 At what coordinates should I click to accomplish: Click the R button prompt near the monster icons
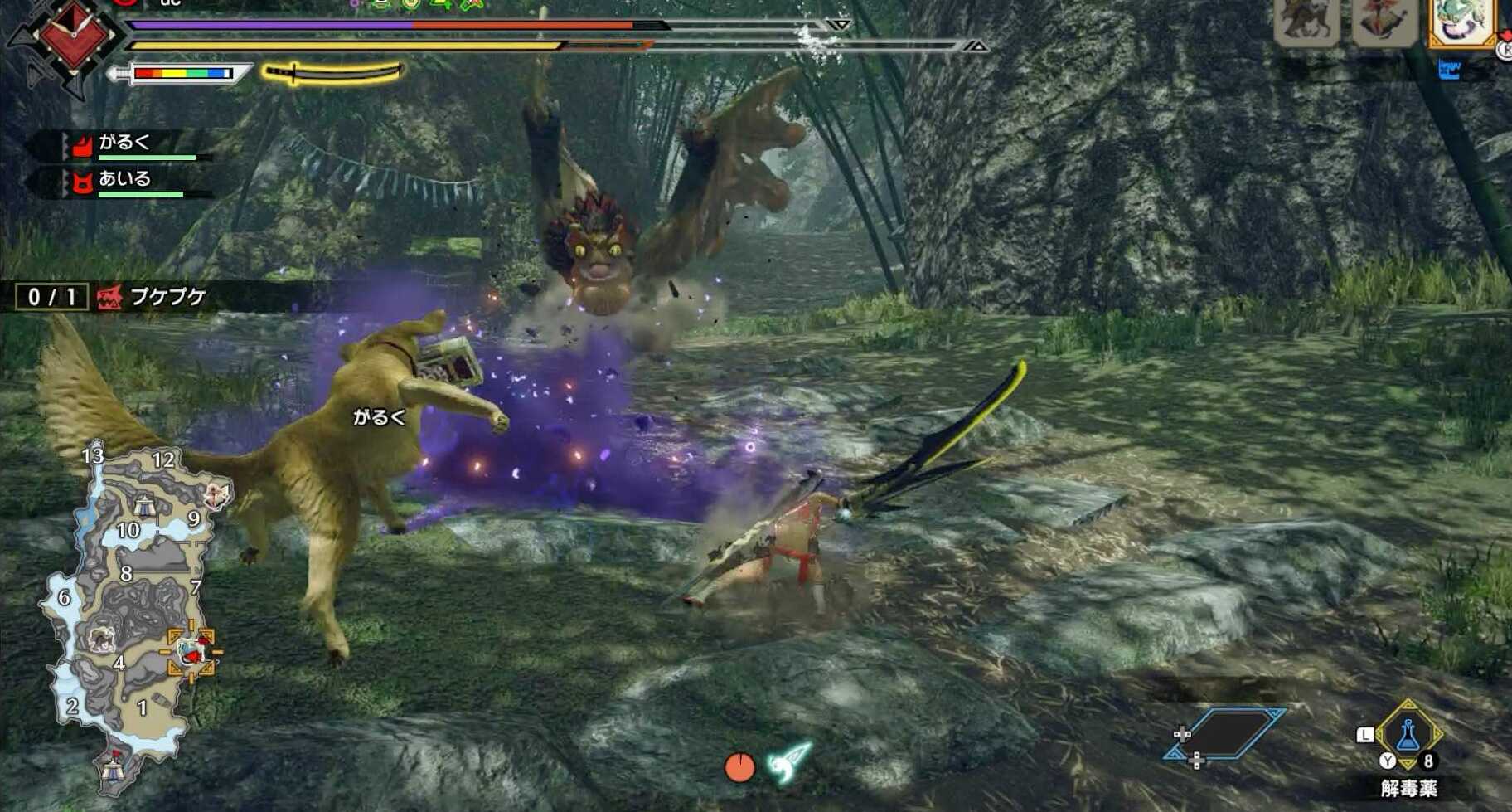pos(1504,51)
